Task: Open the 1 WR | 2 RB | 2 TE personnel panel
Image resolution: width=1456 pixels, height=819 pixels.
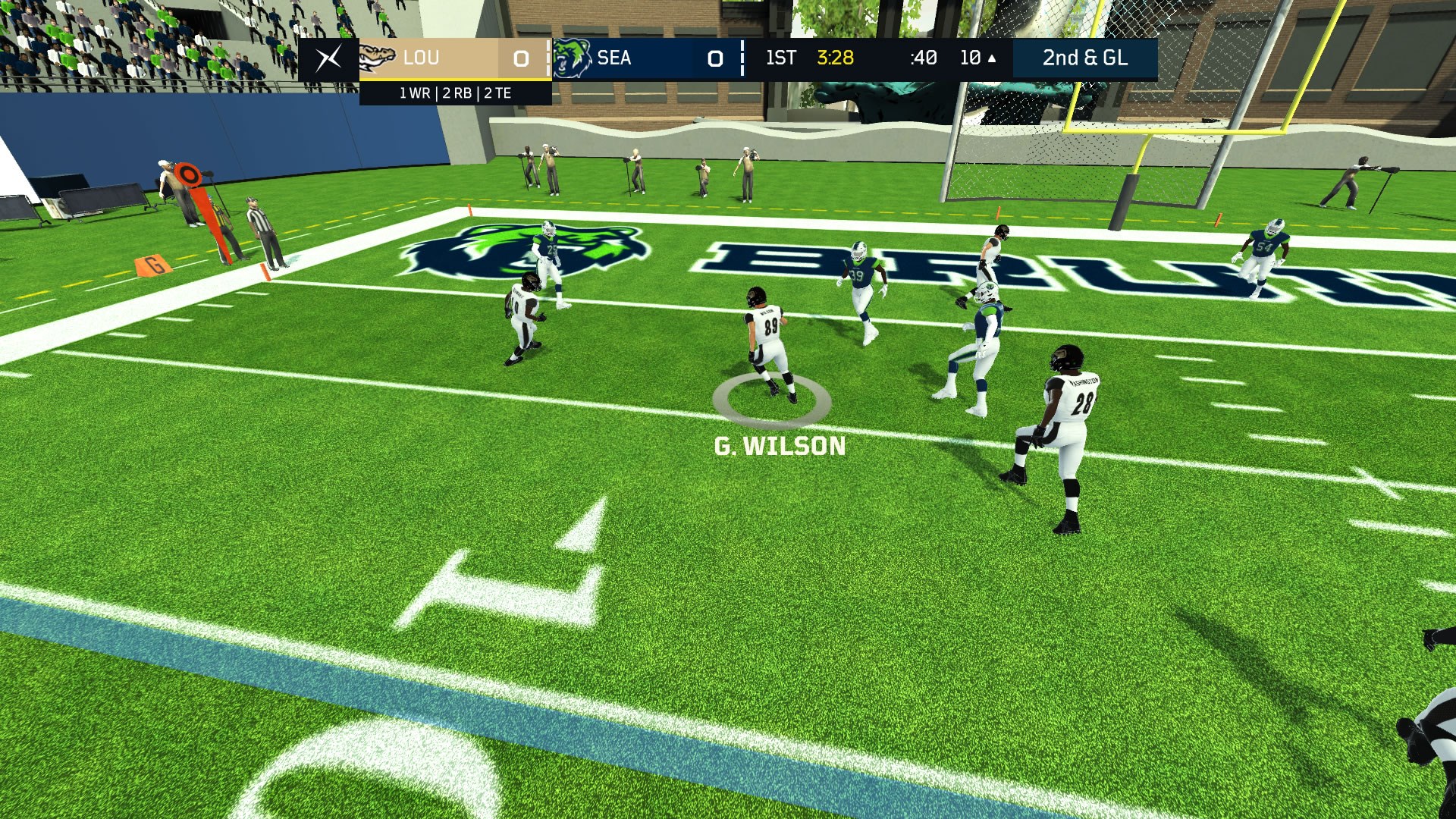Action: pos(455,94)
